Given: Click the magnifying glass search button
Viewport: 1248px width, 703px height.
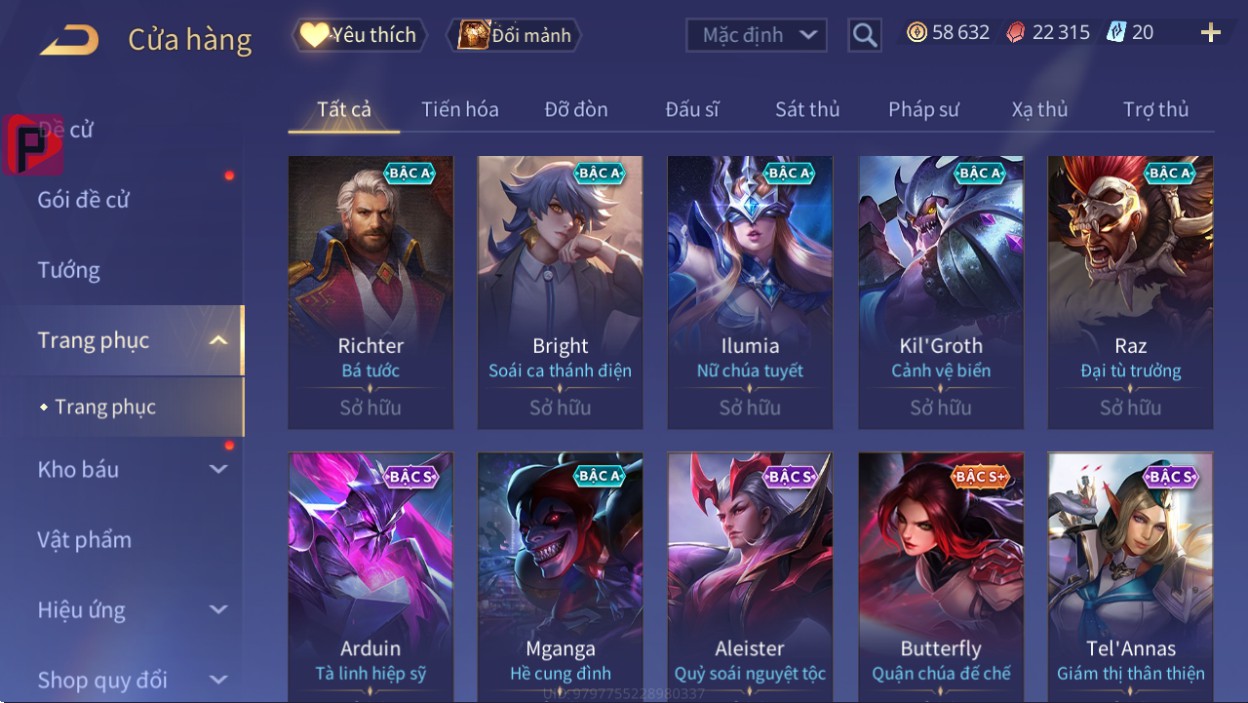Looking at the screenshot, I should pos(864,36).
